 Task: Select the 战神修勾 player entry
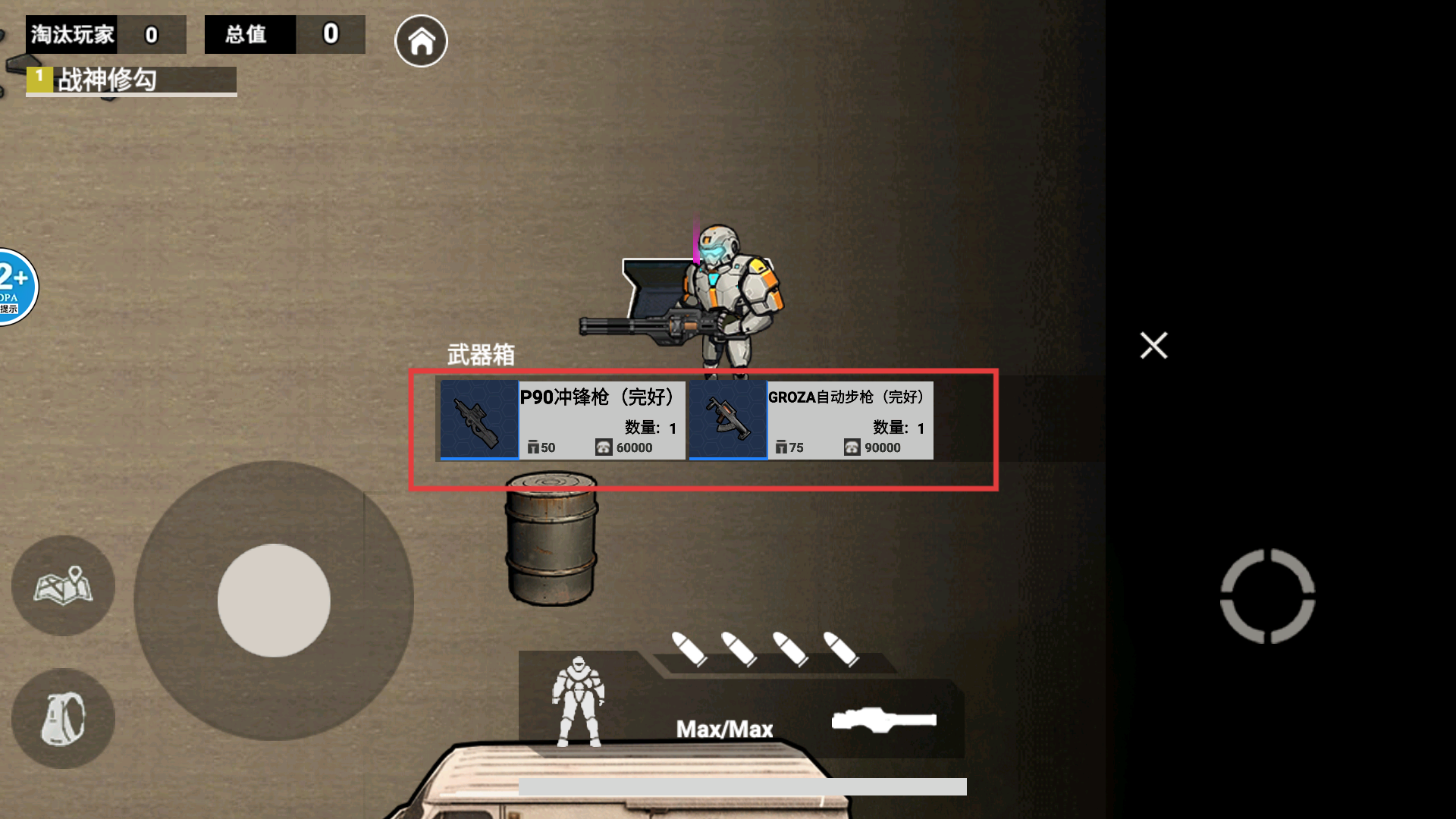(131, 80)
